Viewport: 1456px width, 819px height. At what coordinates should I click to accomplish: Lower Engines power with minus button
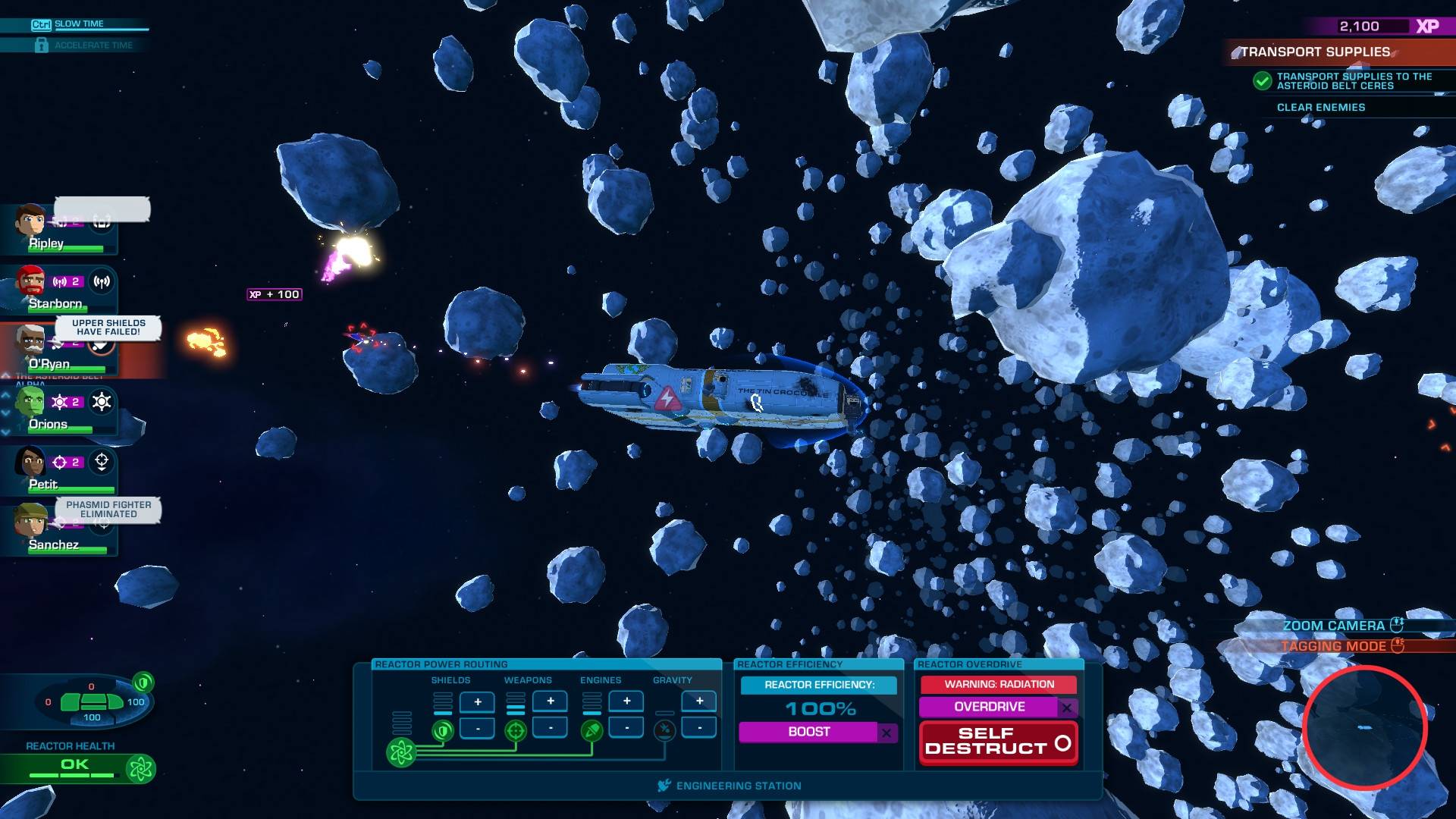tap(626, 728)
